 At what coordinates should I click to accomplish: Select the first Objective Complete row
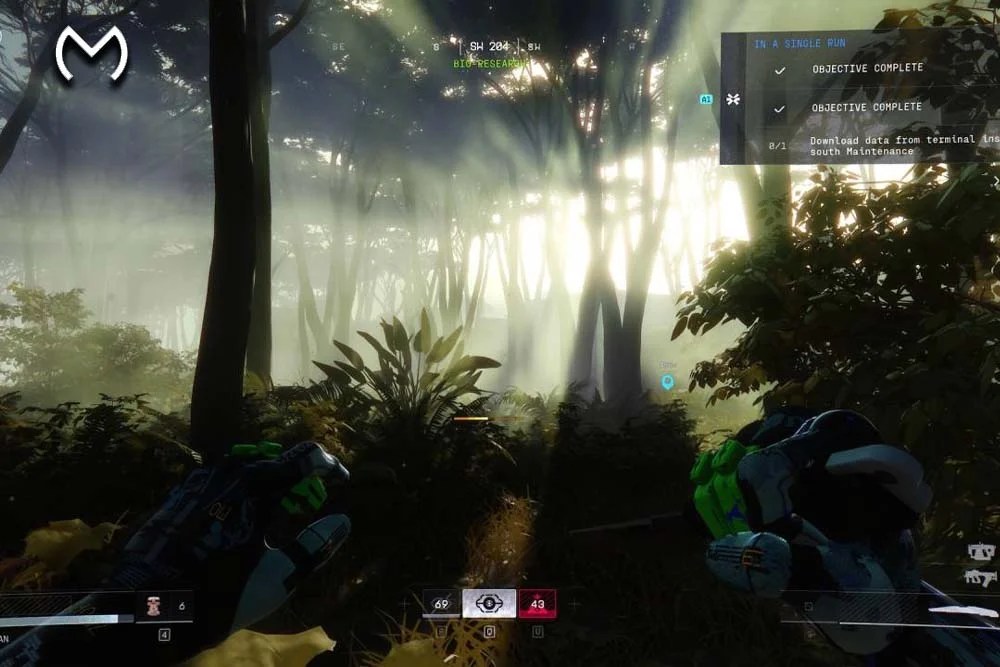tap(866, 69)
